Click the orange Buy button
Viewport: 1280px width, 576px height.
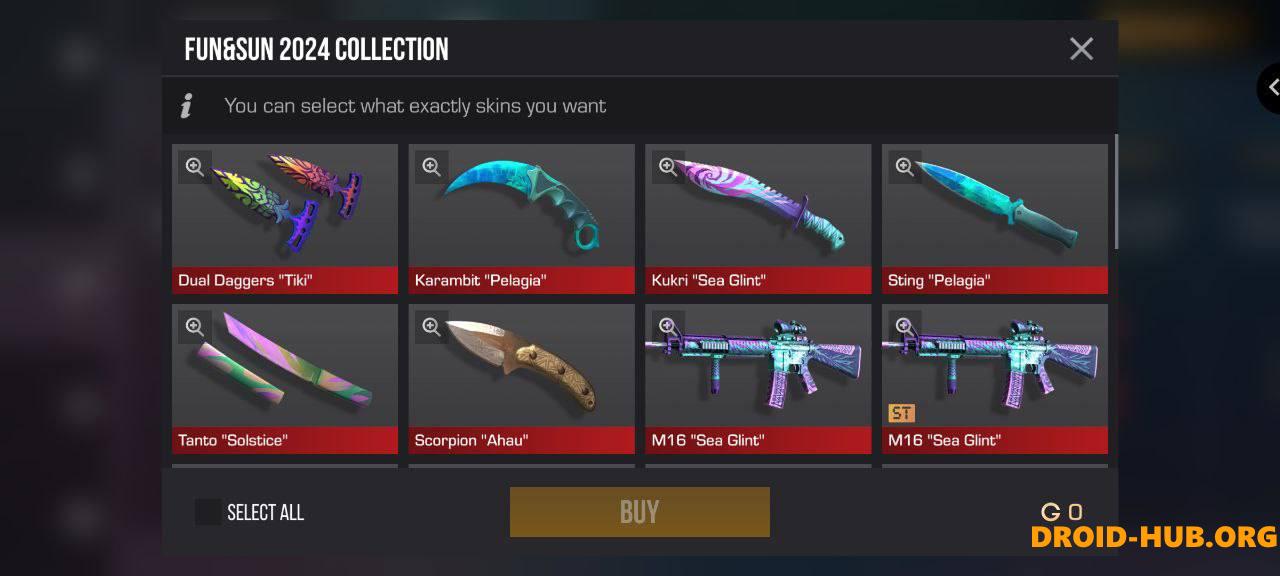pyautogui.click(x=639, y=512)
